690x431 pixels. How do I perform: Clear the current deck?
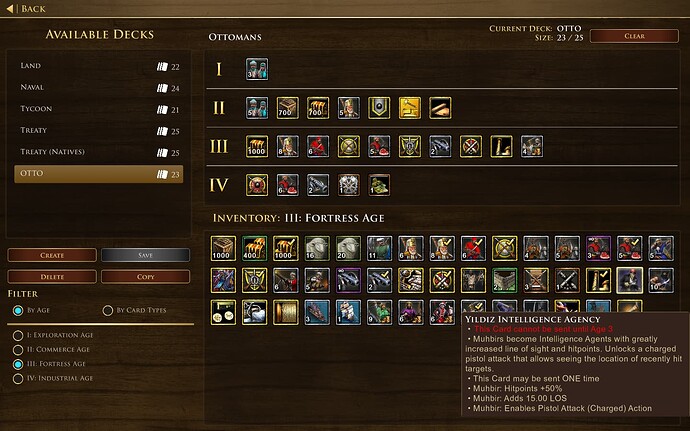pyautogui.click(x=633, y=36)
